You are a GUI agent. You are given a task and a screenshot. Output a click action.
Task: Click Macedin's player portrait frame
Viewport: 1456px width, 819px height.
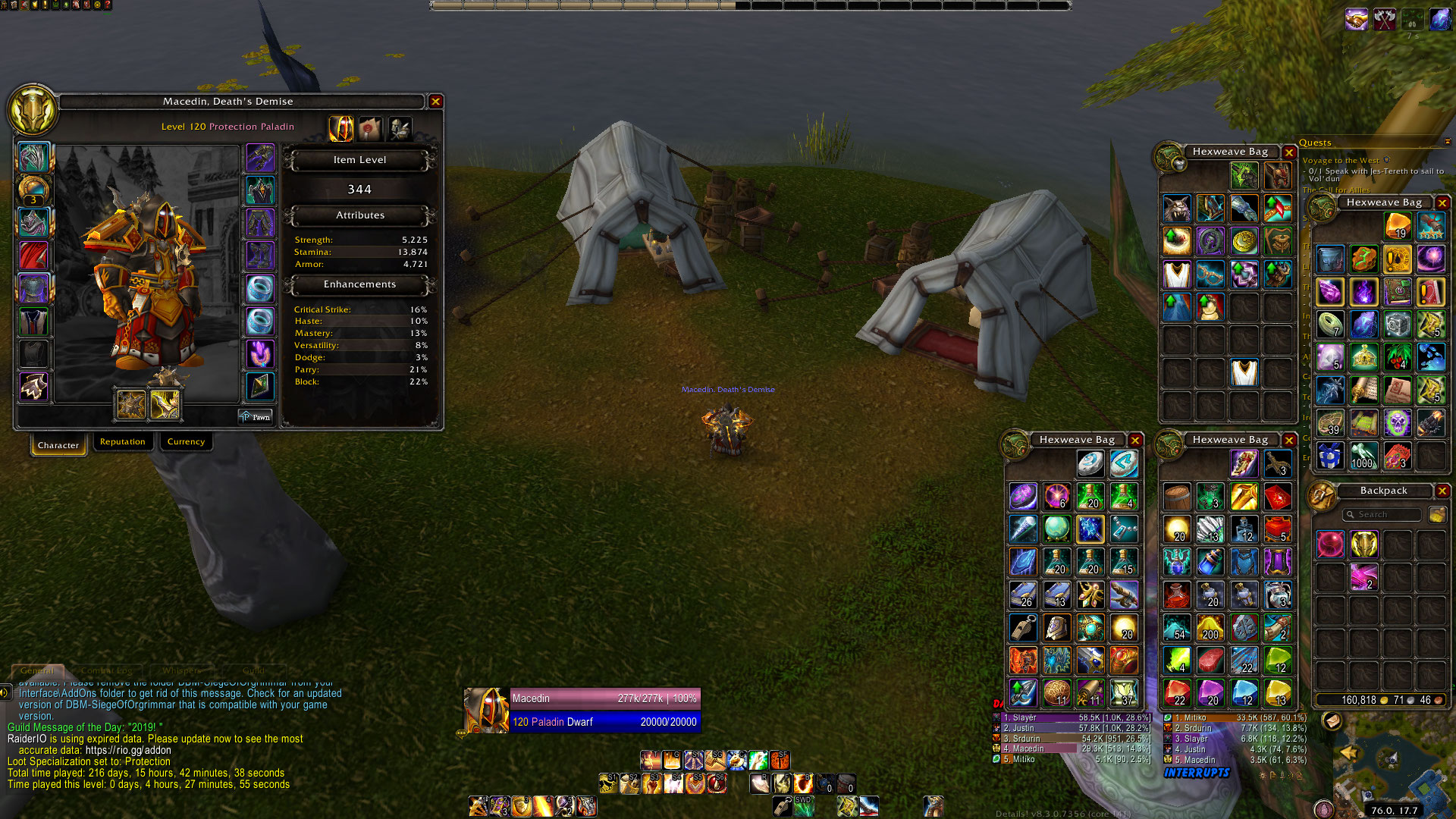486,710
